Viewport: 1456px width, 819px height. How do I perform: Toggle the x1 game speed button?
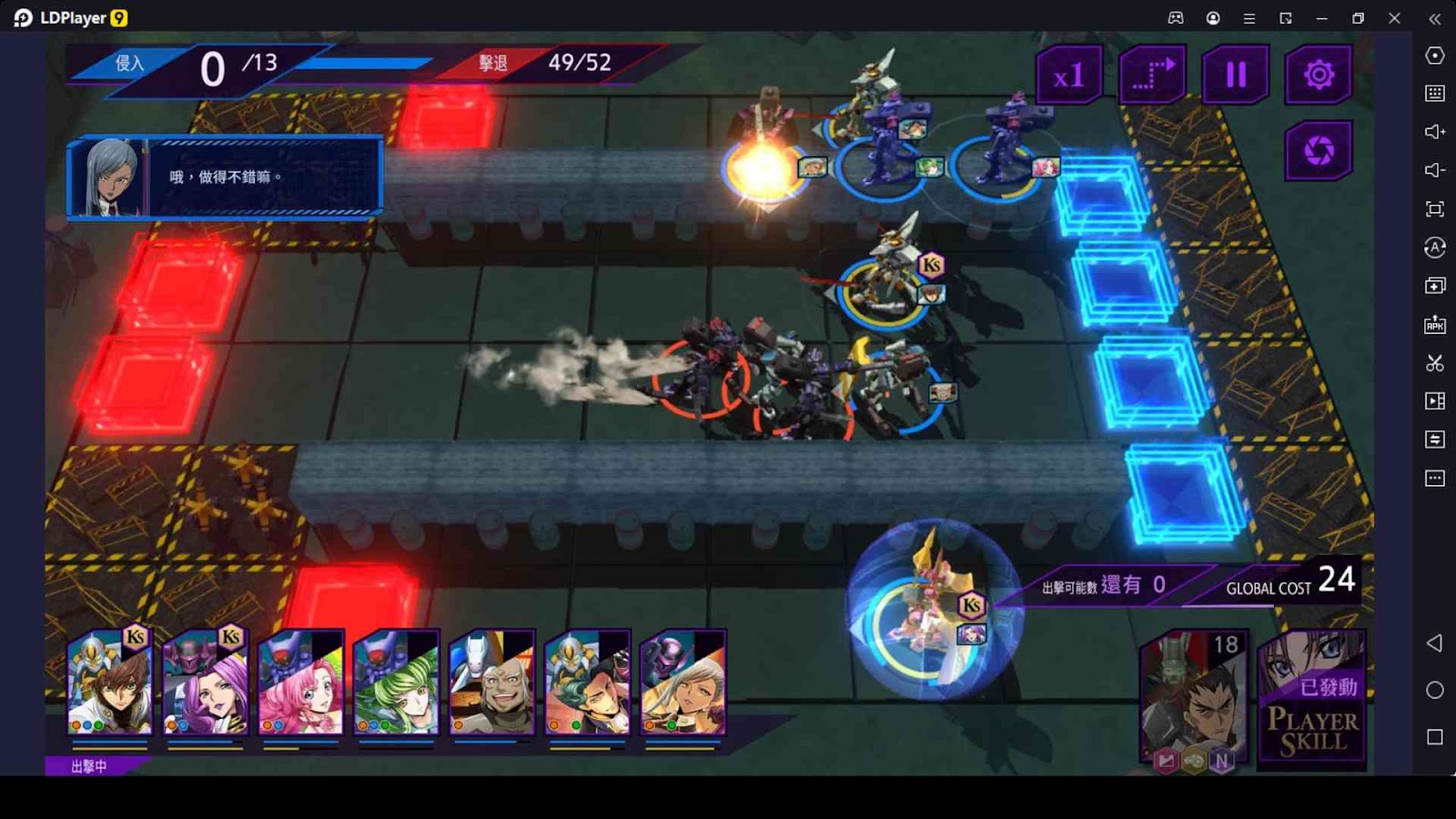[1068, 75]
